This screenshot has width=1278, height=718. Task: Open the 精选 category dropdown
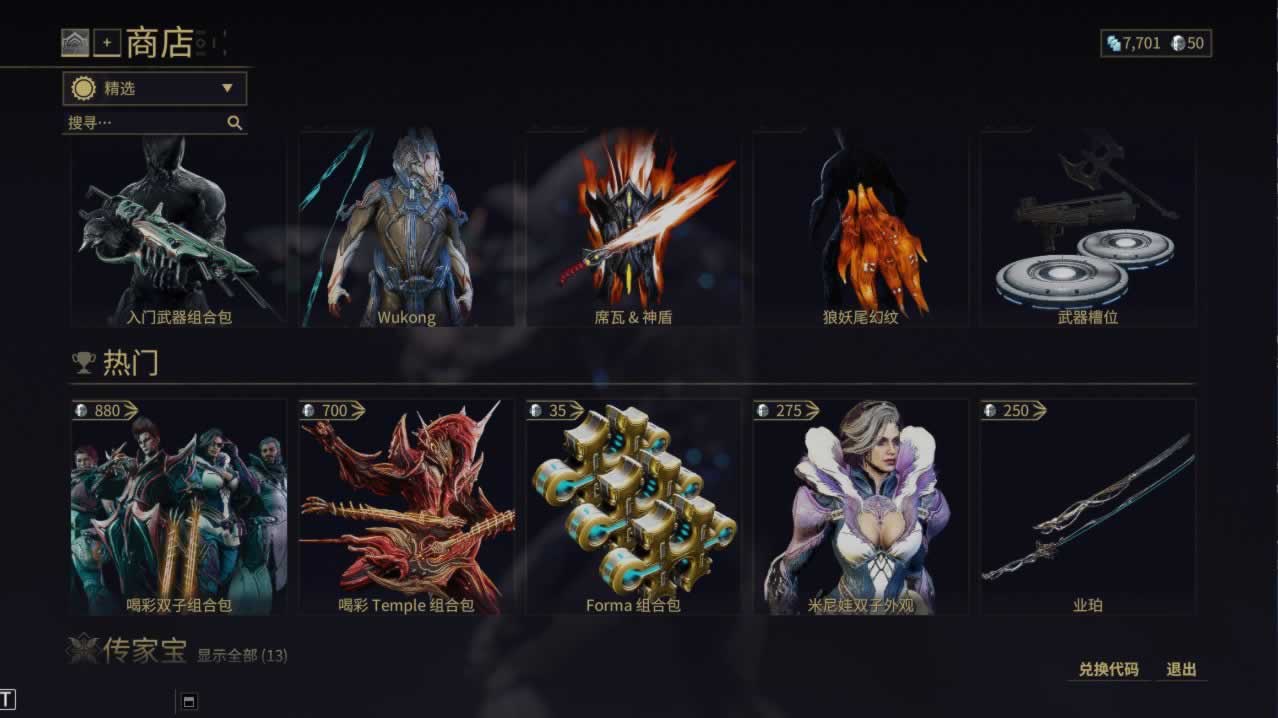[154, 88]
